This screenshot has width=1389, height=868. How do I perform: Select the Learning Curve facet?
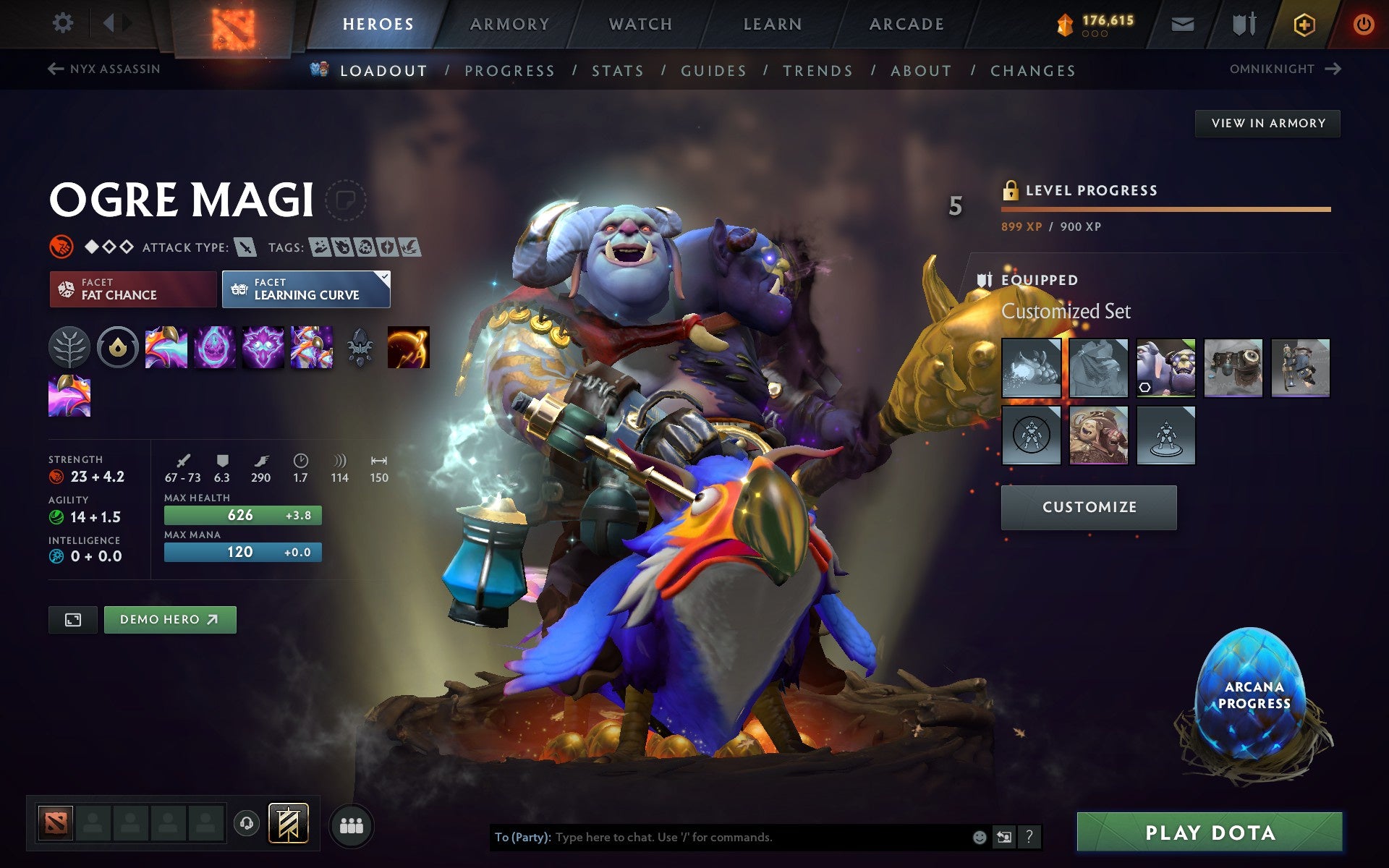coord(305,289)
